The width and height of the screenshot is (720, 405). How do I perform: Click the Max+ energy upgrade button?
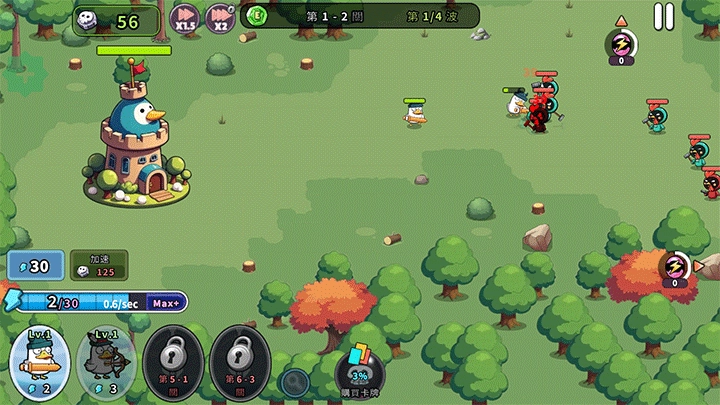point(166,303)
